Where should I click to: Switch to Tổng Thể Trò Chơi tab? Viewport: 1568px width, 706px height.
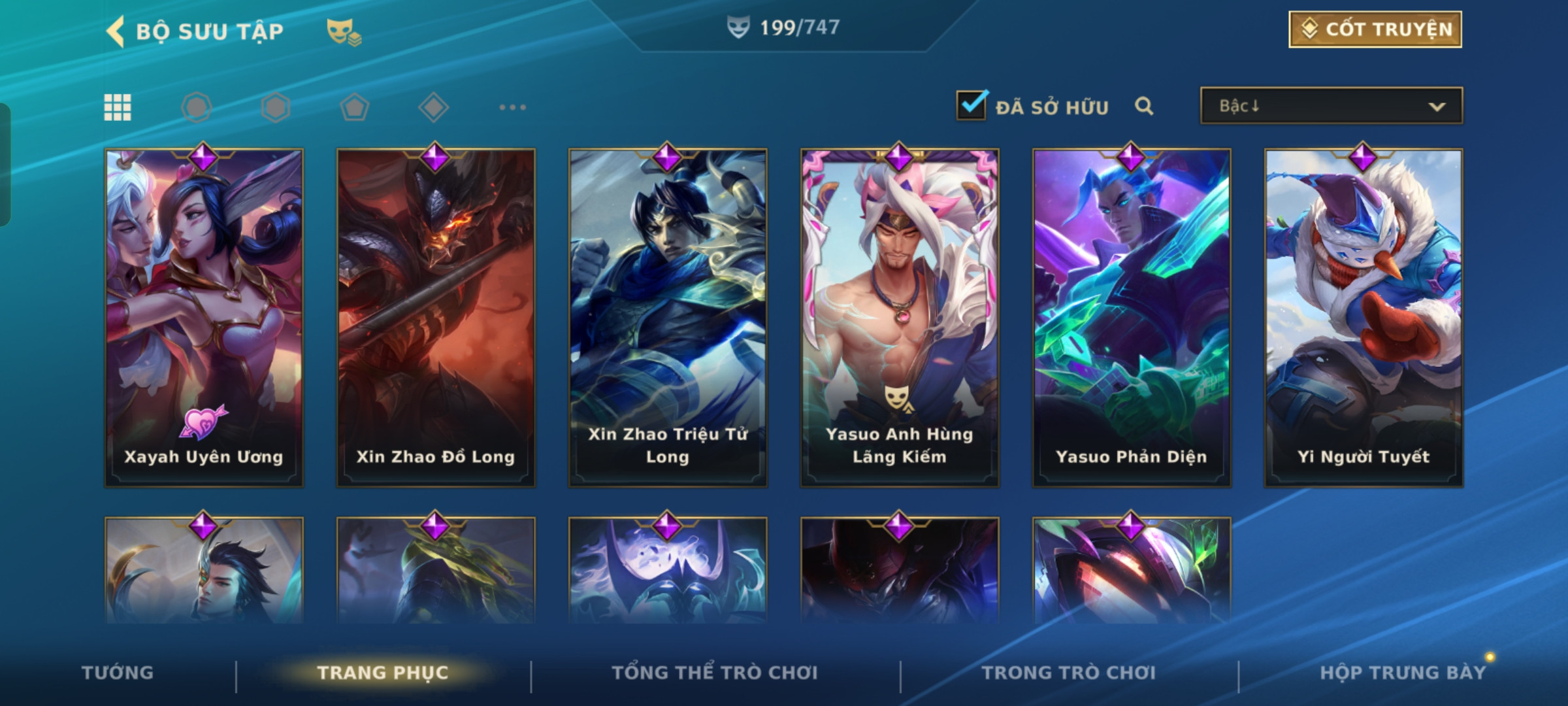coord(715,673)
